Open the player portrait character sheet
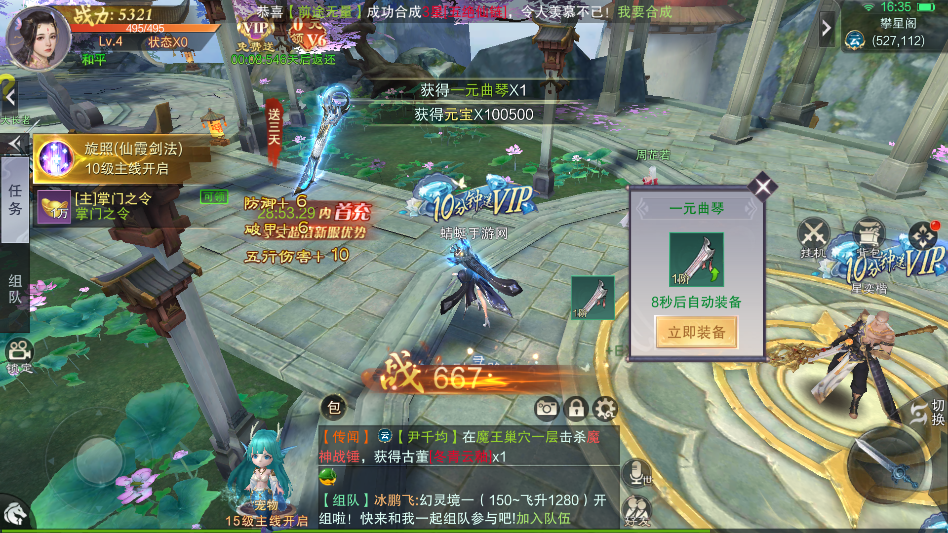 click(x=38, y=37)
